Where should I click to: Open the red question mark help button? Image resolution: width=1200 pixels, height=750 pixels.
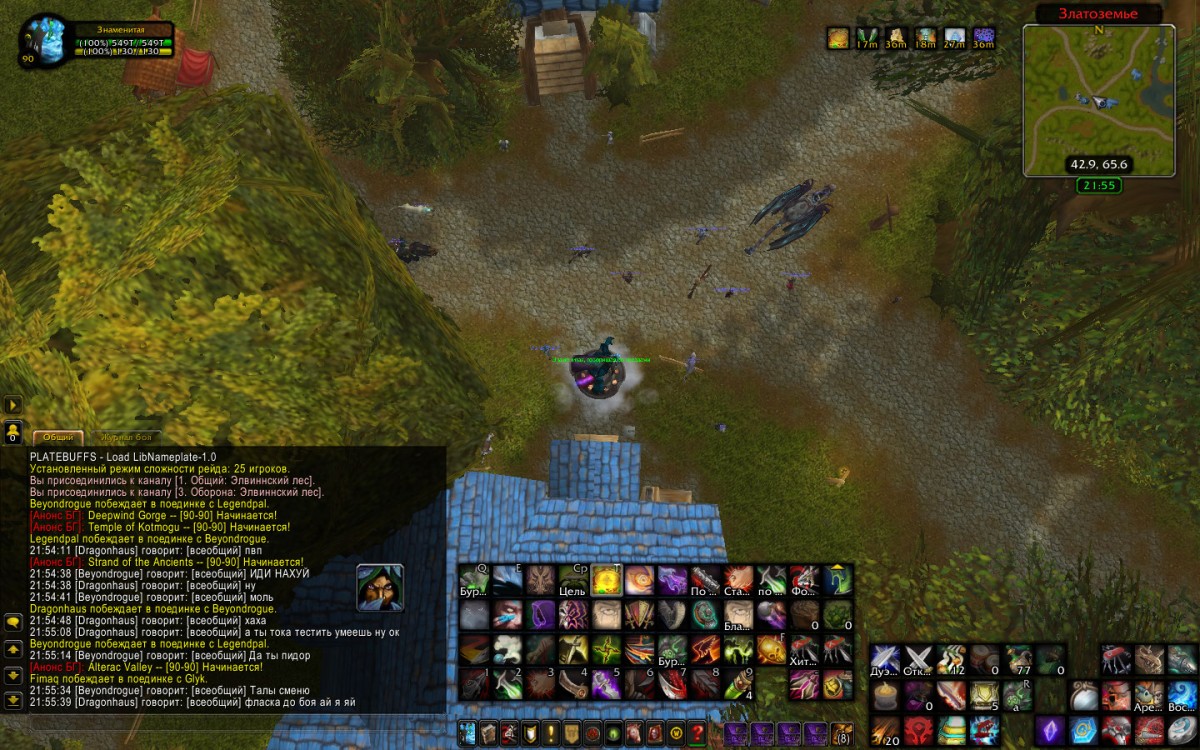pos(697,733)
